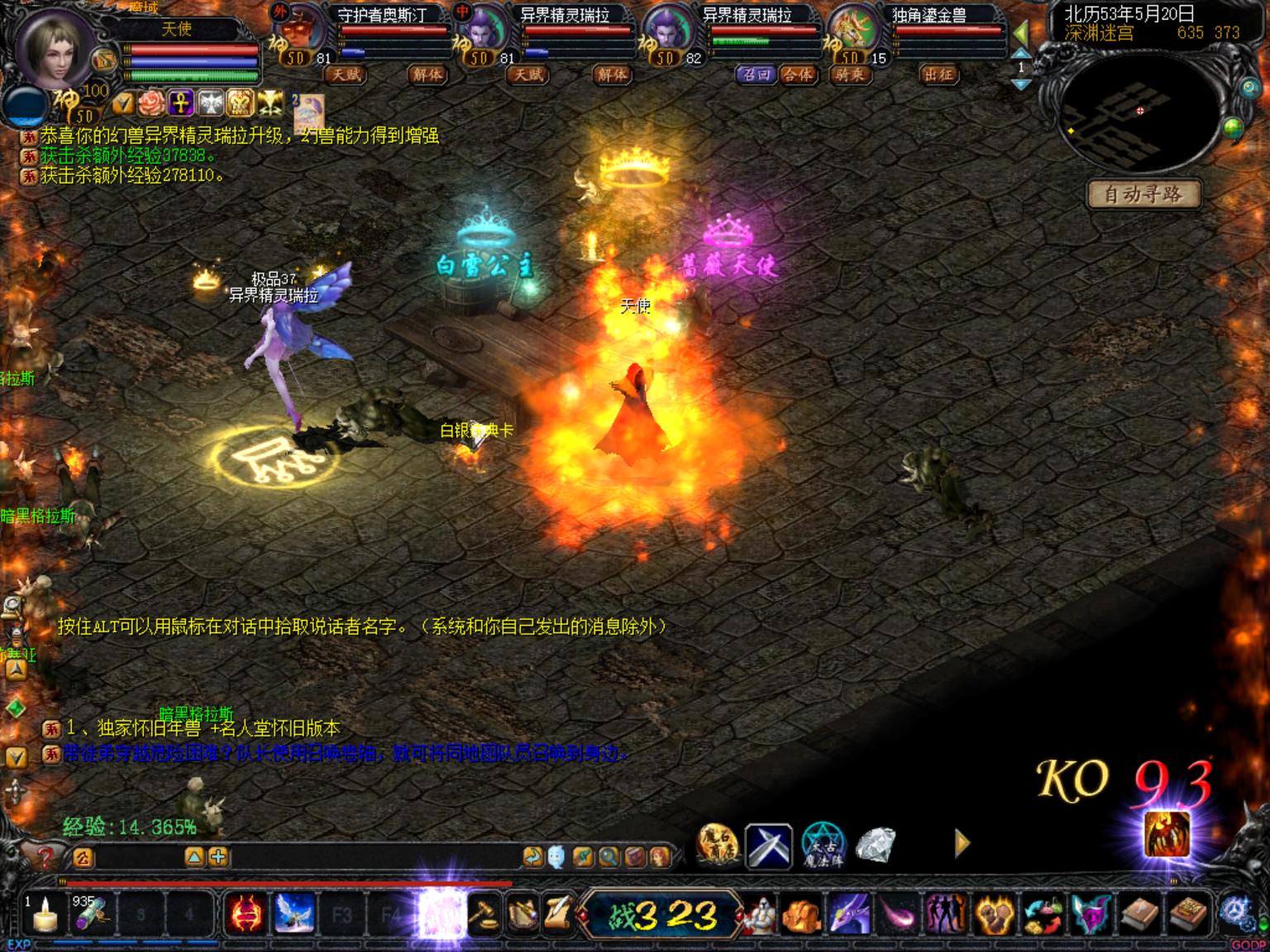Open the settings gear icon
Screen dimensions: 1270x952
(x=1237, y=913)
